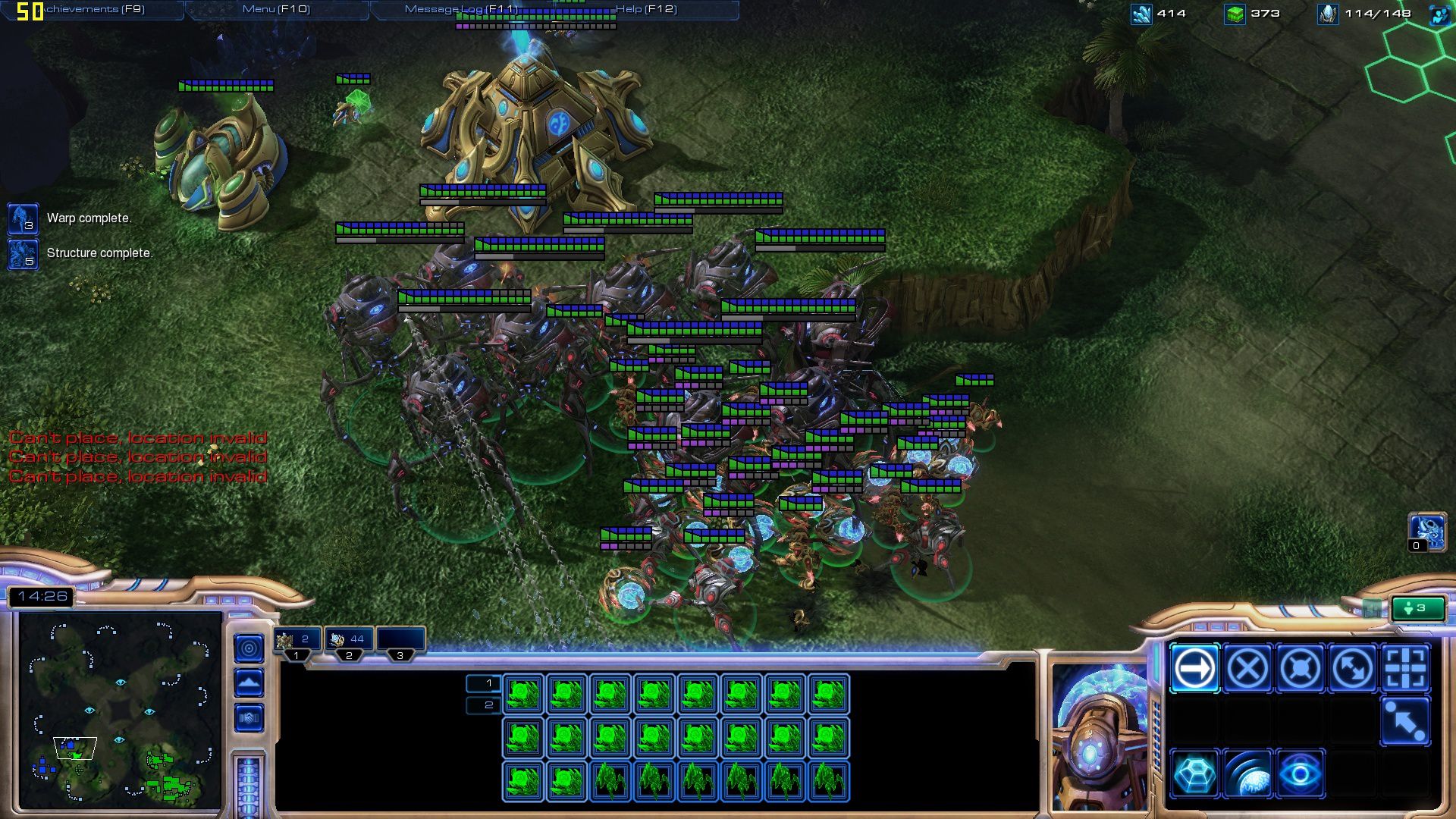The height and width of the screenshot is (819, 1456).
Task: Open the Help menu
Action: pyautogui.click(x=646, y=9)
